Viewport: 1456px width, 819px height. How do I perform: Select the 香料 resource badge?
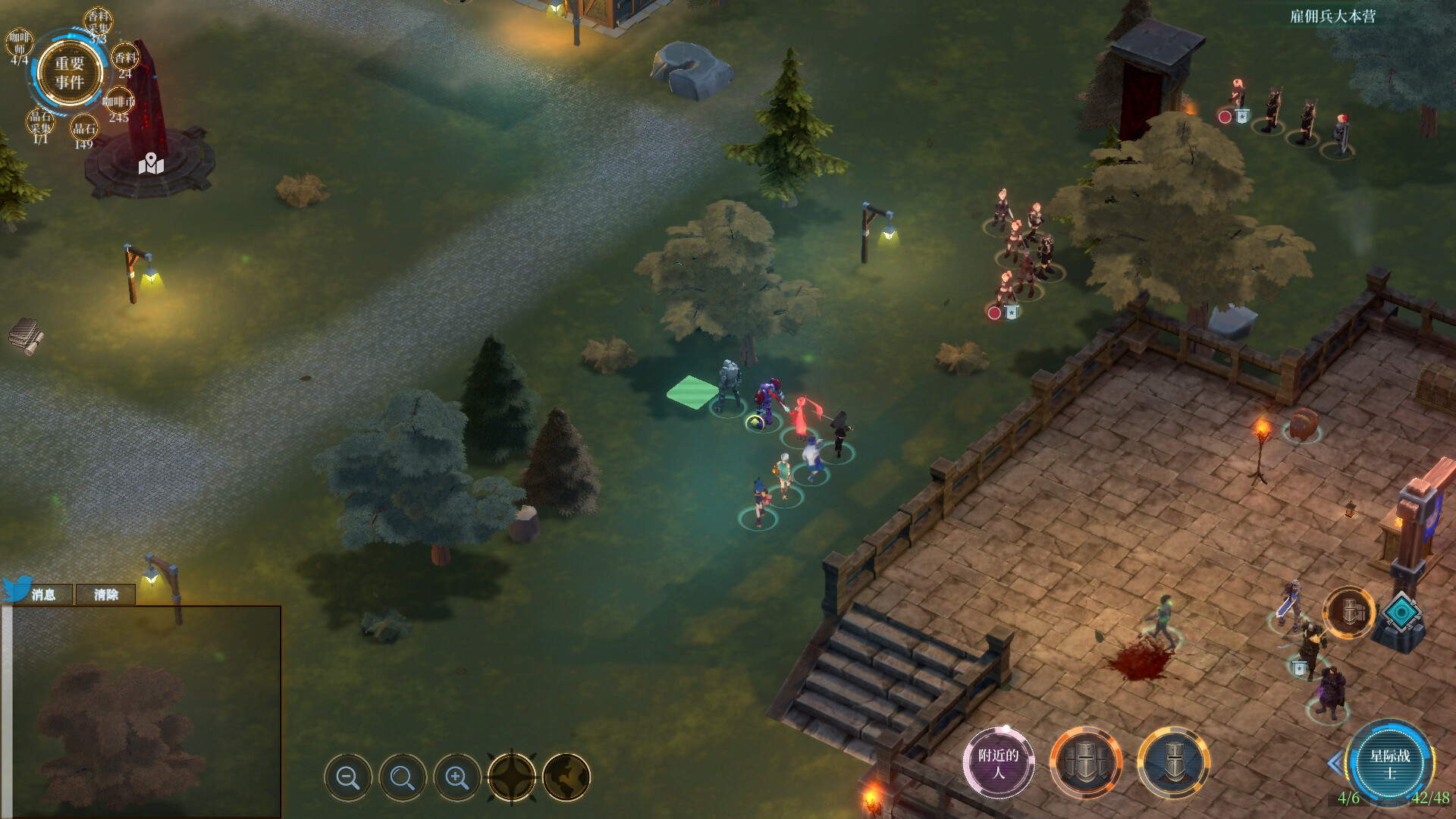coord(125,59)
